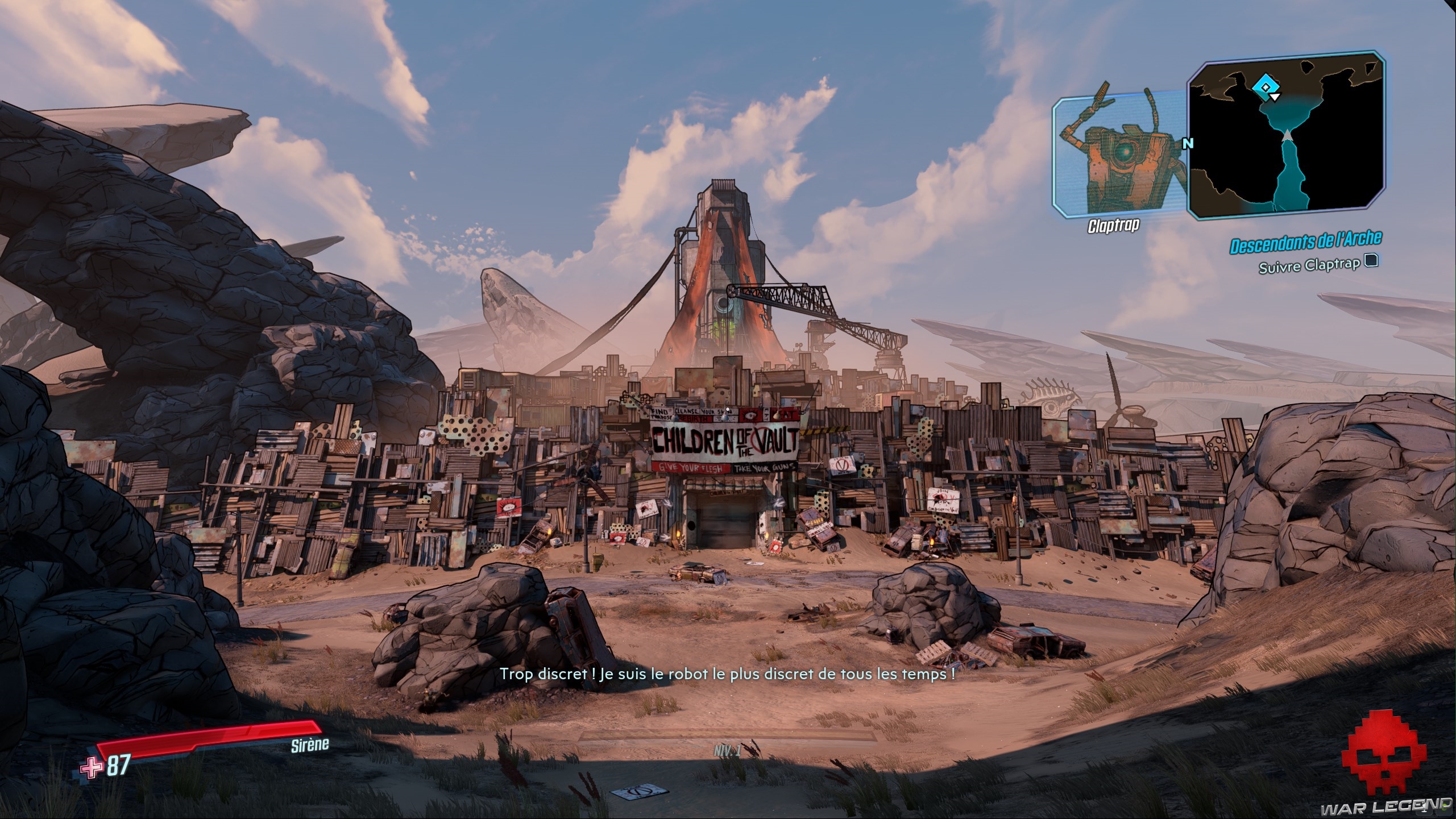This screenshot has height=819, width=1456.
Task: Click the blue diamond objective marker on minimap
Action: coord(1265,88)
